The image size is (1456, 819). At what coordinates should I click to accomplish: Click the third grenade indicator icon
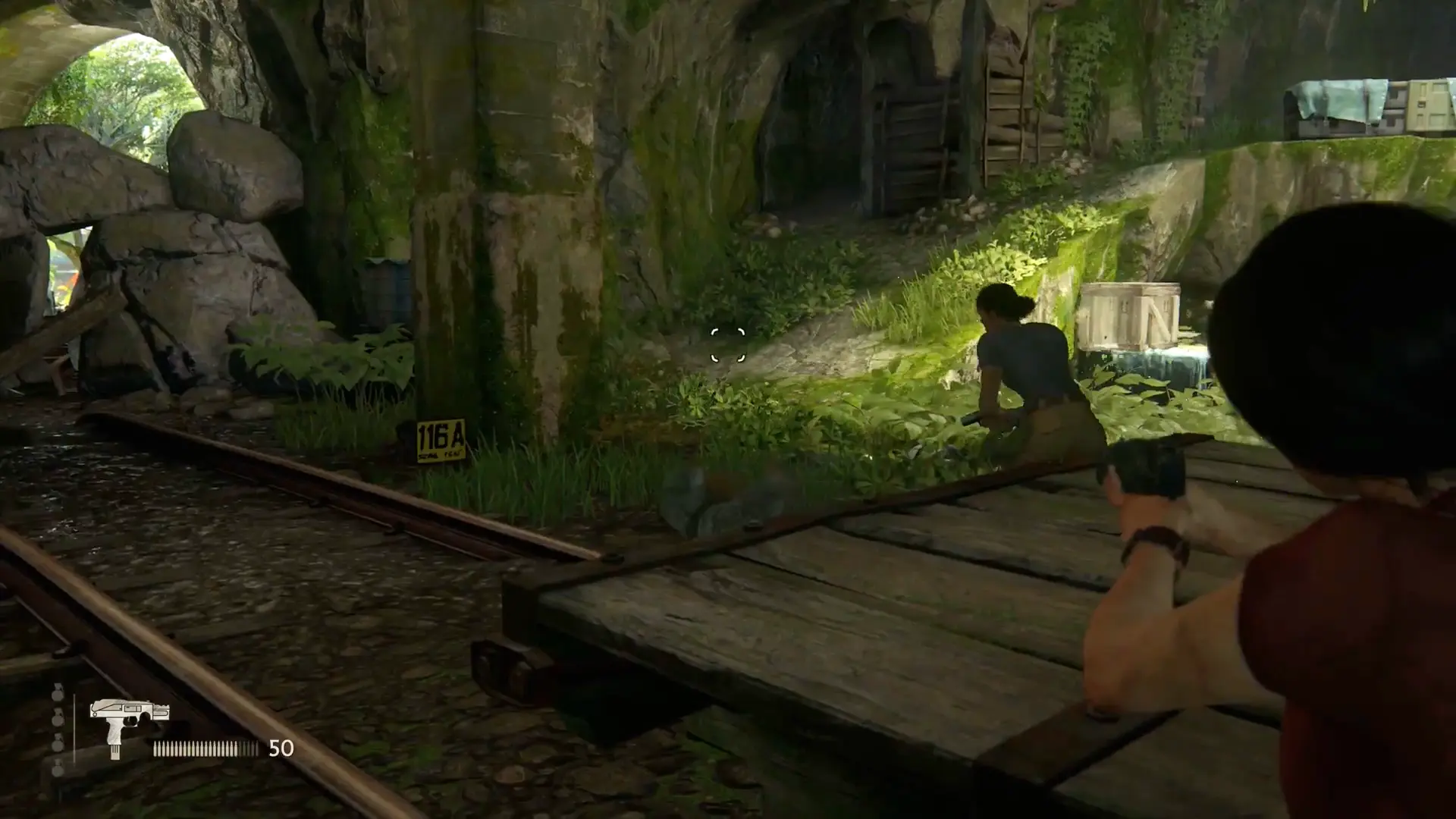tap(58, 745)
